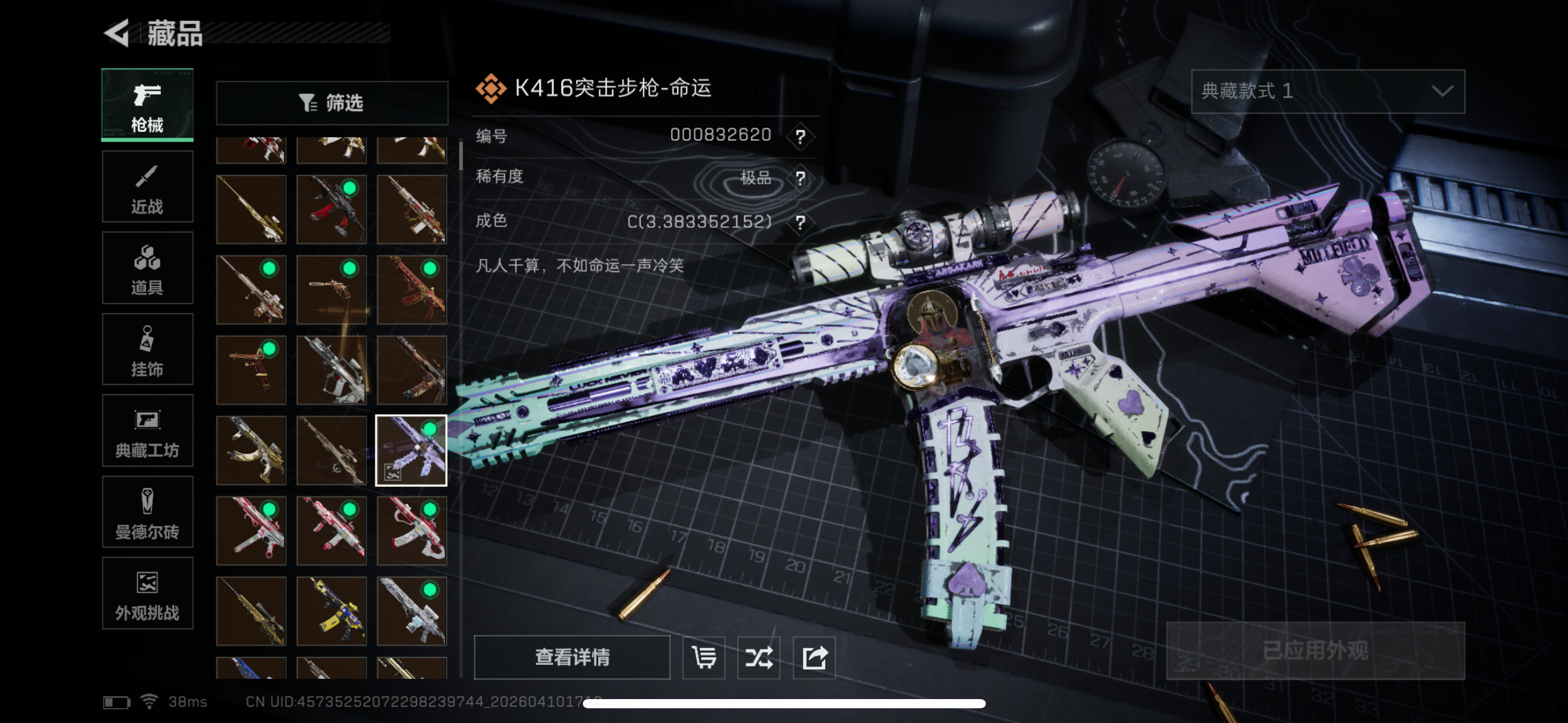
Task: Select the yellow and blue gun skin thumbnail
Action: tap(331, 611)
